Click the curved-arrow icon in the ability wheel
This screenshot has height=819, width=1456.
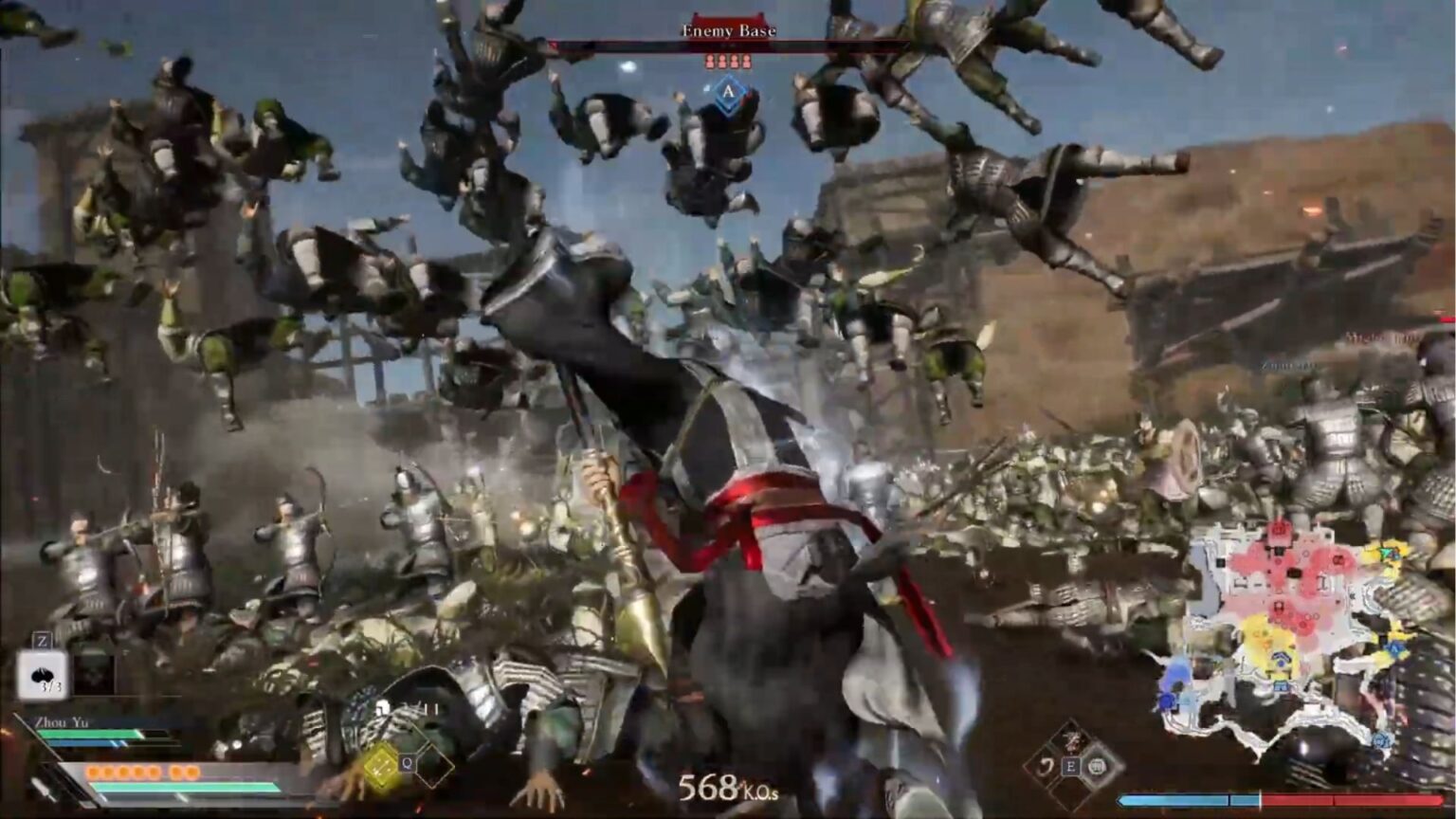pyautogui.click(x=1048, y=767)
